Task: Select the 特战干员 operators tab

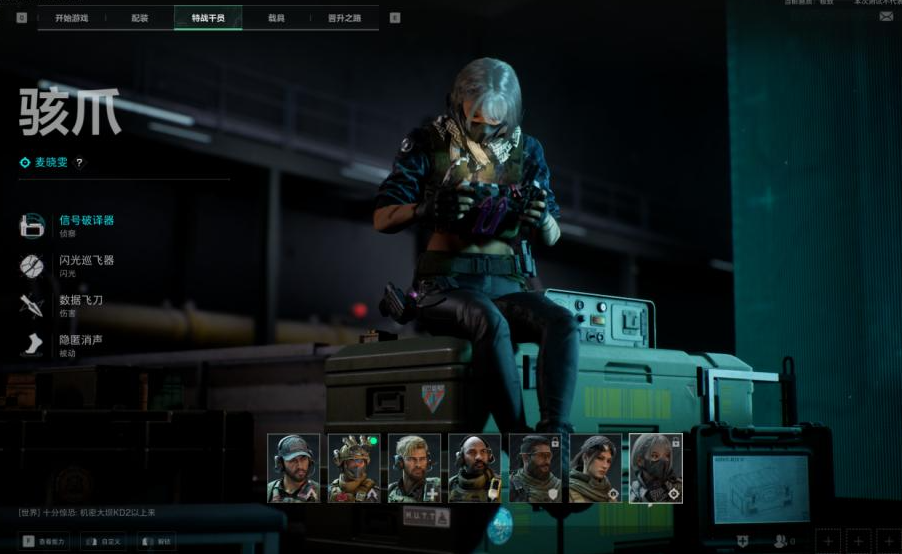Action: click(x=208, y=17)
